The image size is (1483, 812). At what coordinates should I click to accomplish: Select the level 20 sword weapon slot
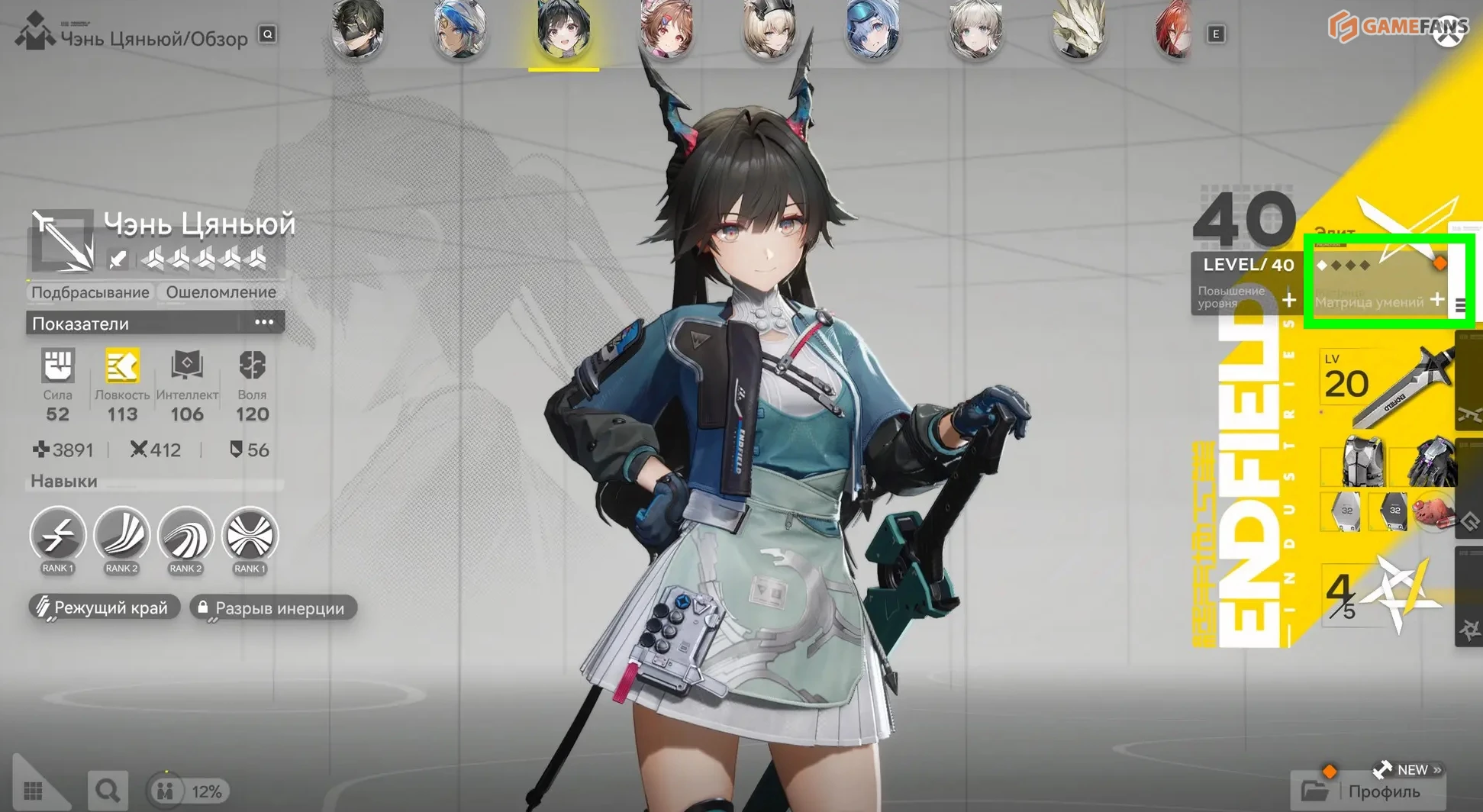1385,385
